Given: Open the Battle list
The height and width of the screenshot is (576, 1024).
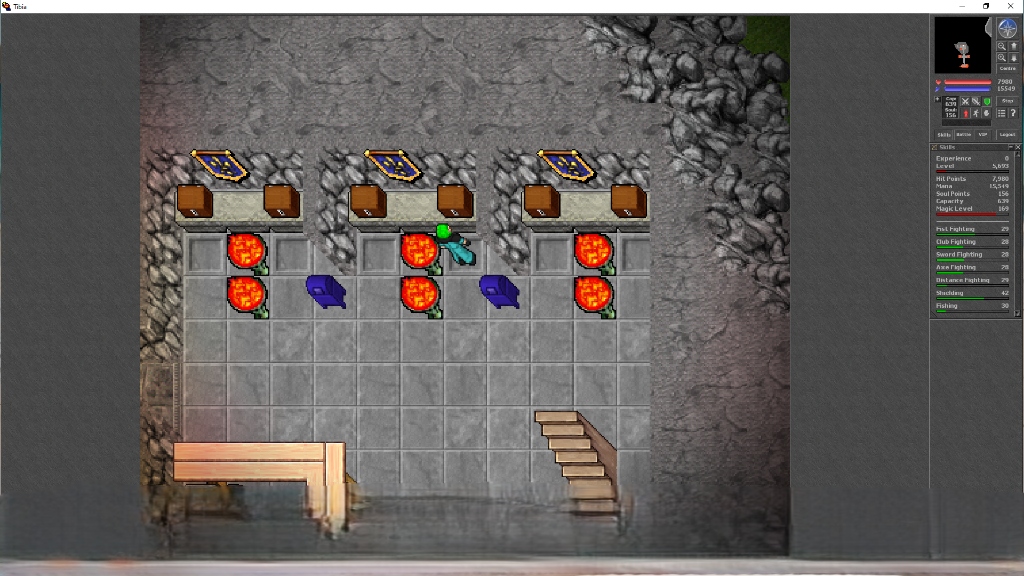Looking at the screenshot, I should (x=964, y=134).
